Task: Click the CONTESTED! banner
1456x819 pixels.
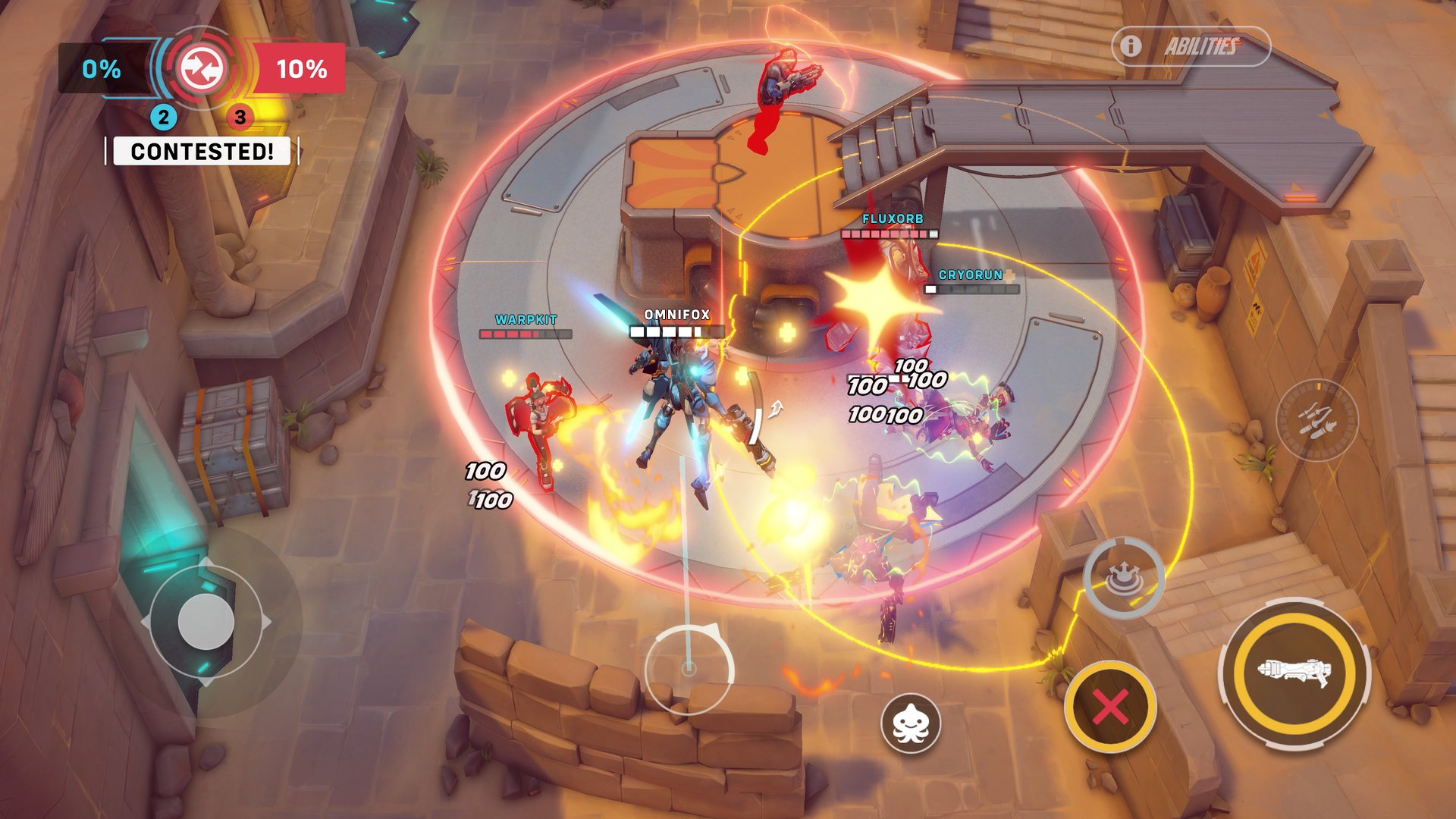Action: 202,151
